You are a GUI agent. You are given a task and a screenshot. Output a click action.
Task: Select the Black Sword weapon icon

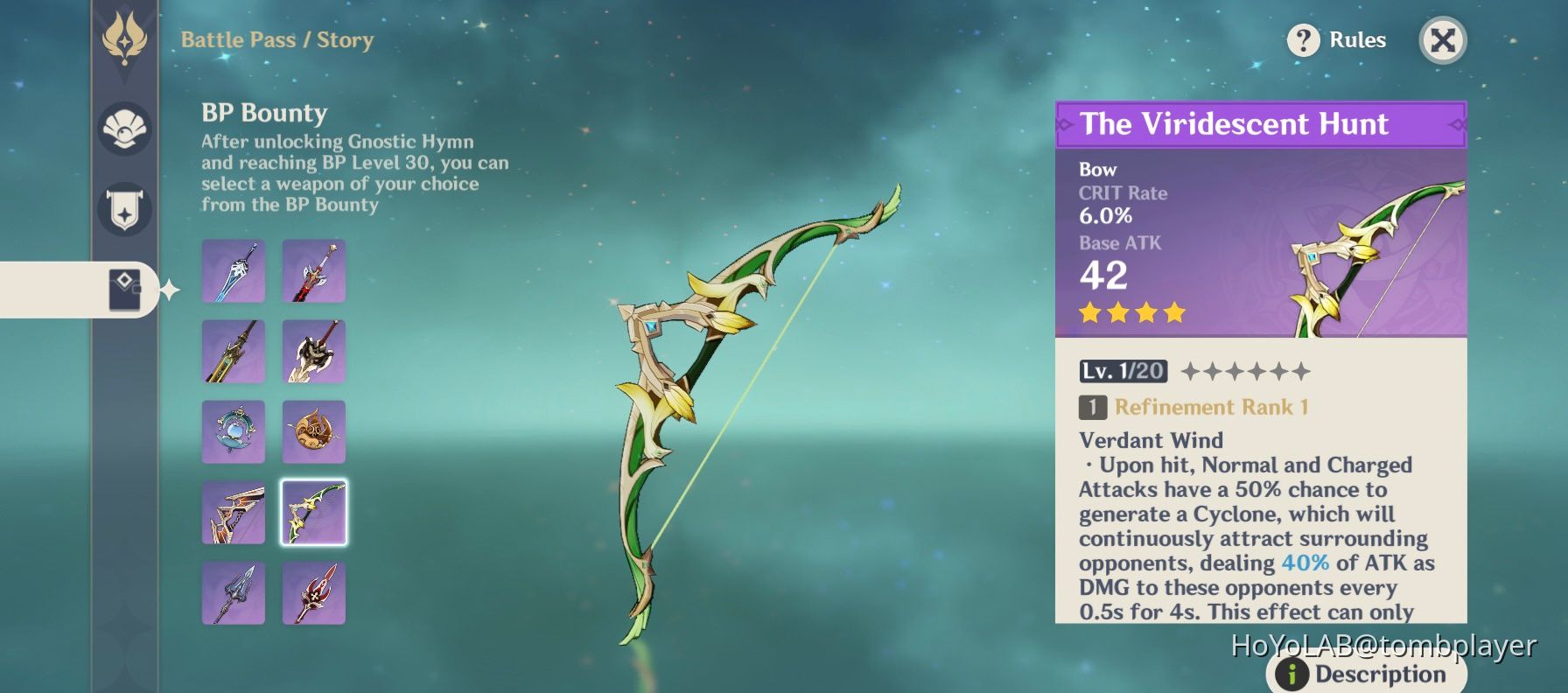[233, 269]
